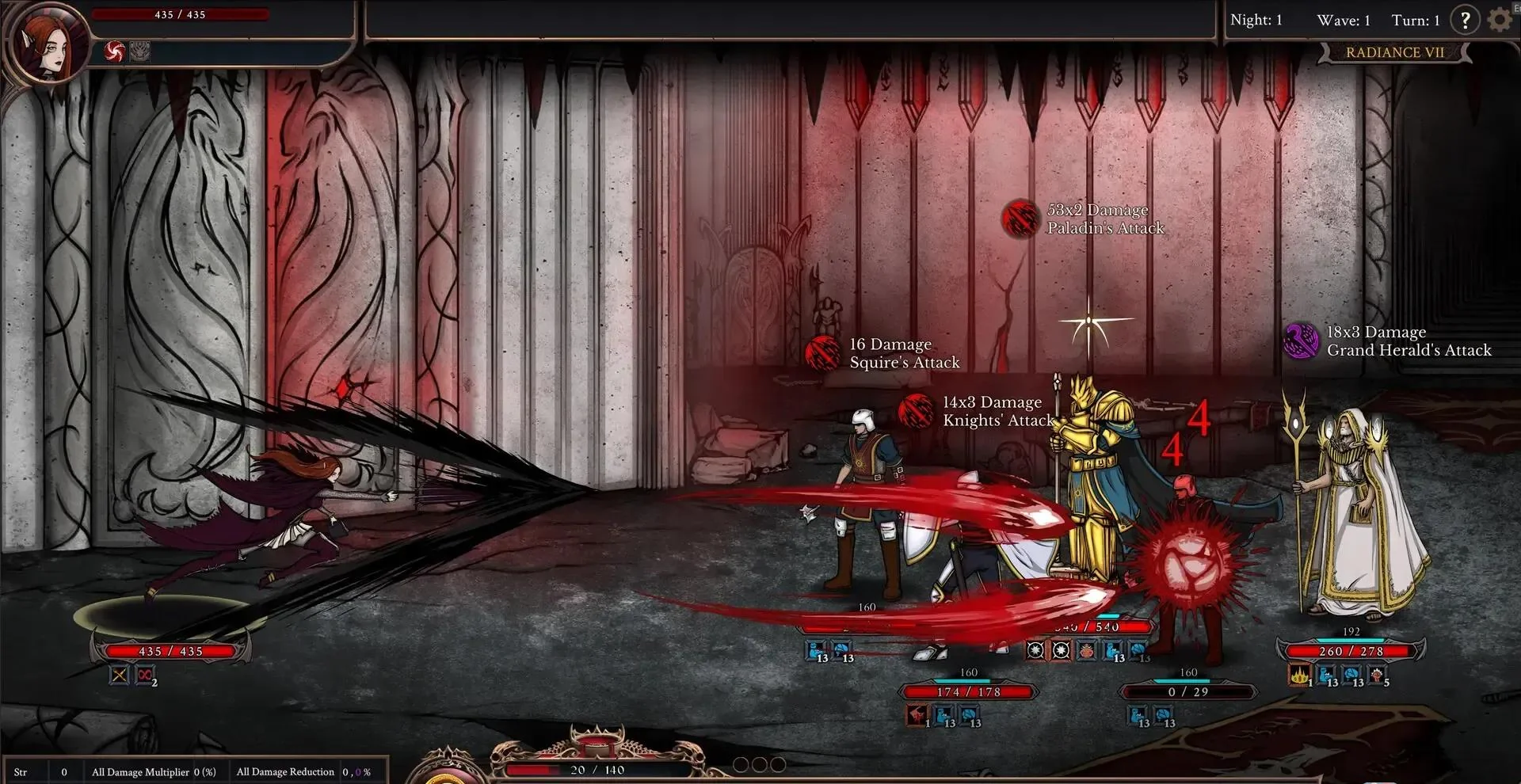Click the red infinity status icon
The image size is (1521, 784).
[x=145, y=676]
